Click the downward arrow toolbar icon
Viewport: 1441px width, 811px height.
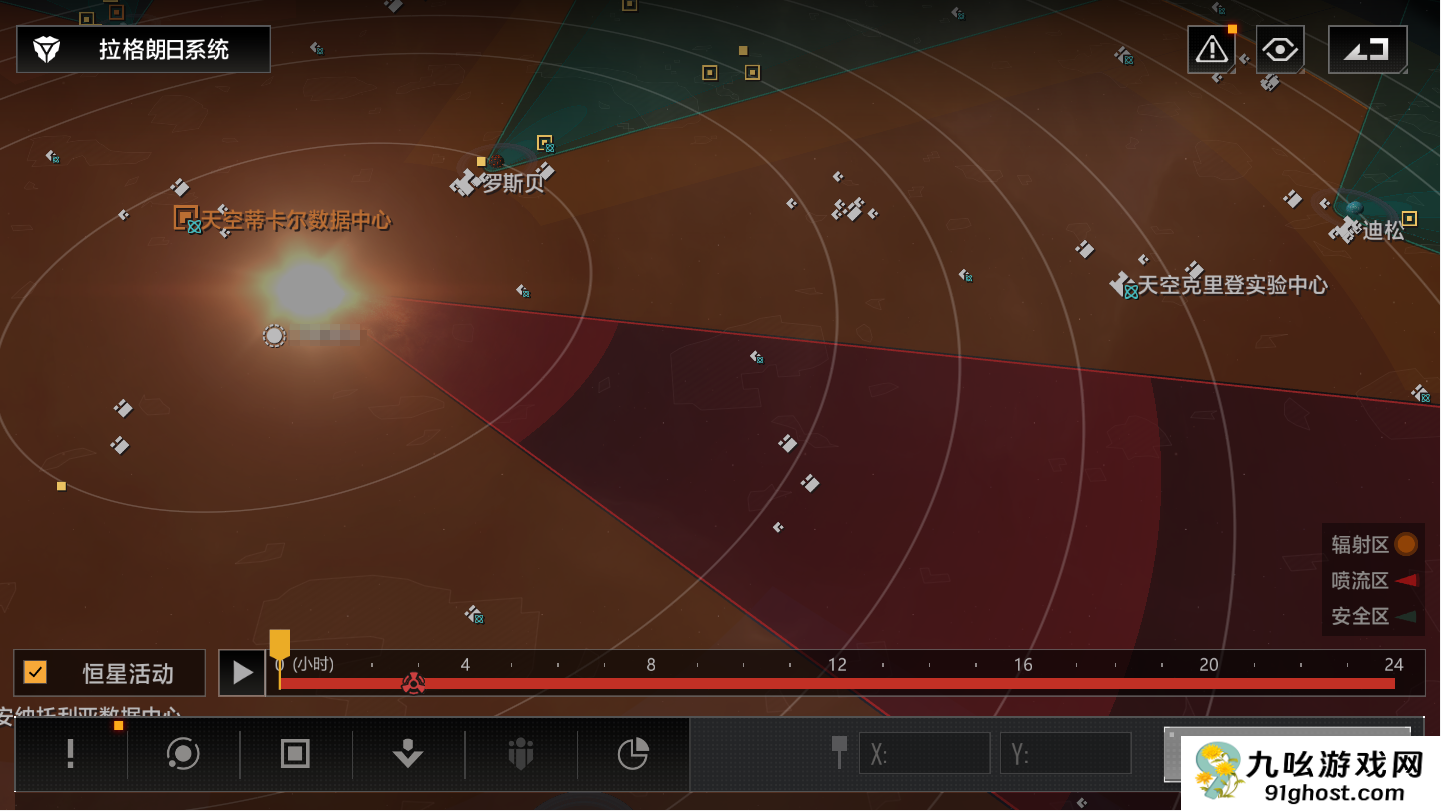click(x=407, y=754)
